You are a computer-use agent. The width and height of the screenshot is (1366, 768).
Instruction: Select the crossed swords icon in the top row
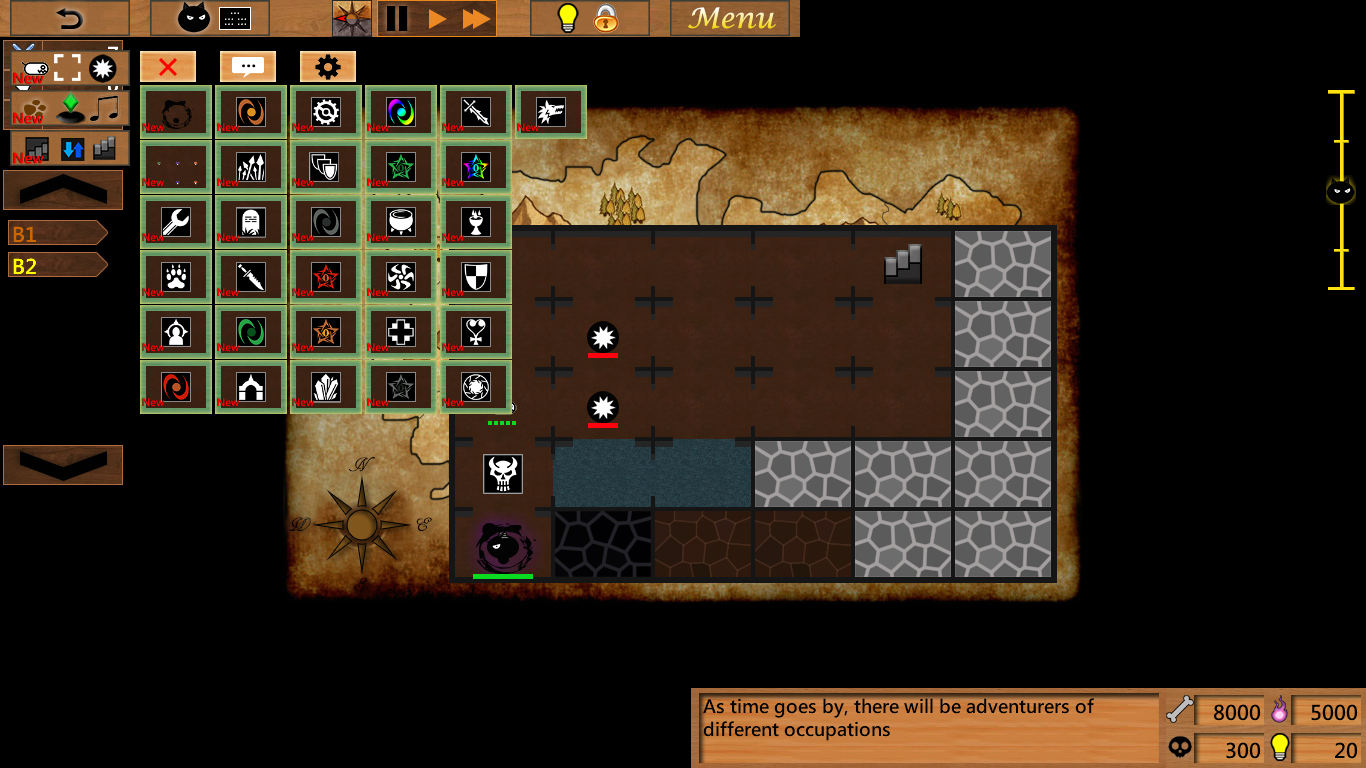click(475, 111)
